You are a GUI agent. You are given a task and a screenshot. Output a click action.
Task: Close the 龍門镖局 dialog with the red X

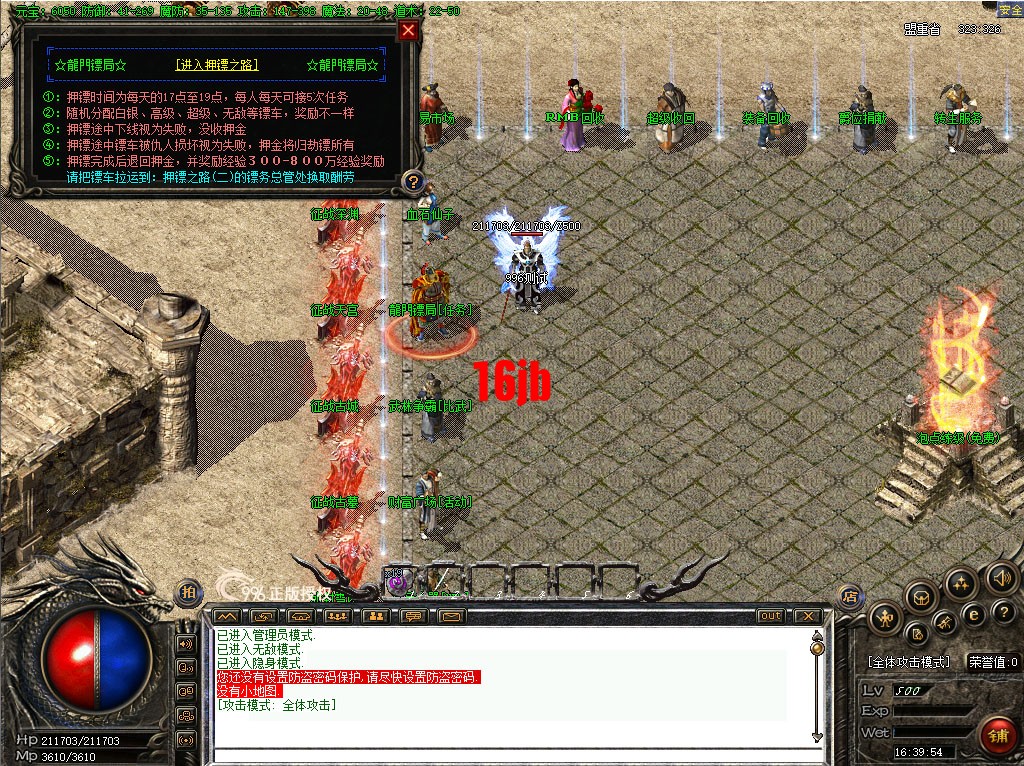(407, 30)
